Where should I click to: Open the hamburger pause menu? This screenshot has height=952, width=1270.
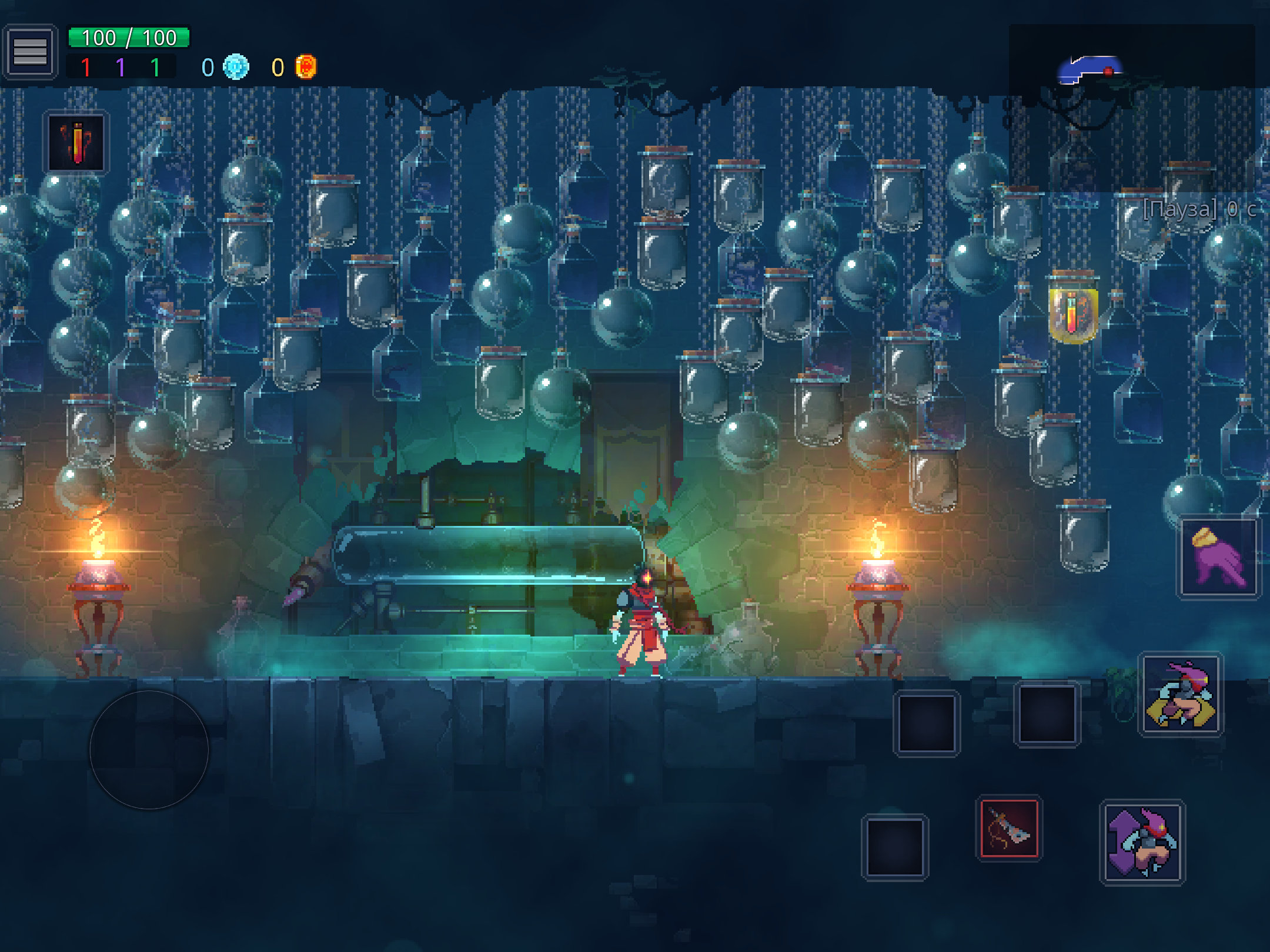[x=30, y=52]
